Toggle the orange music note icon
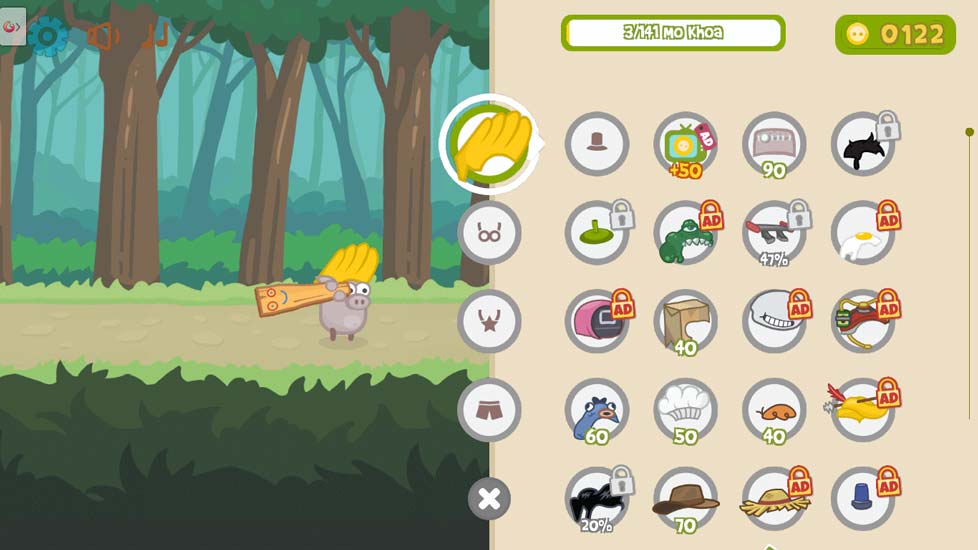This screenshot has height=550, width=978. click(155, 36)
